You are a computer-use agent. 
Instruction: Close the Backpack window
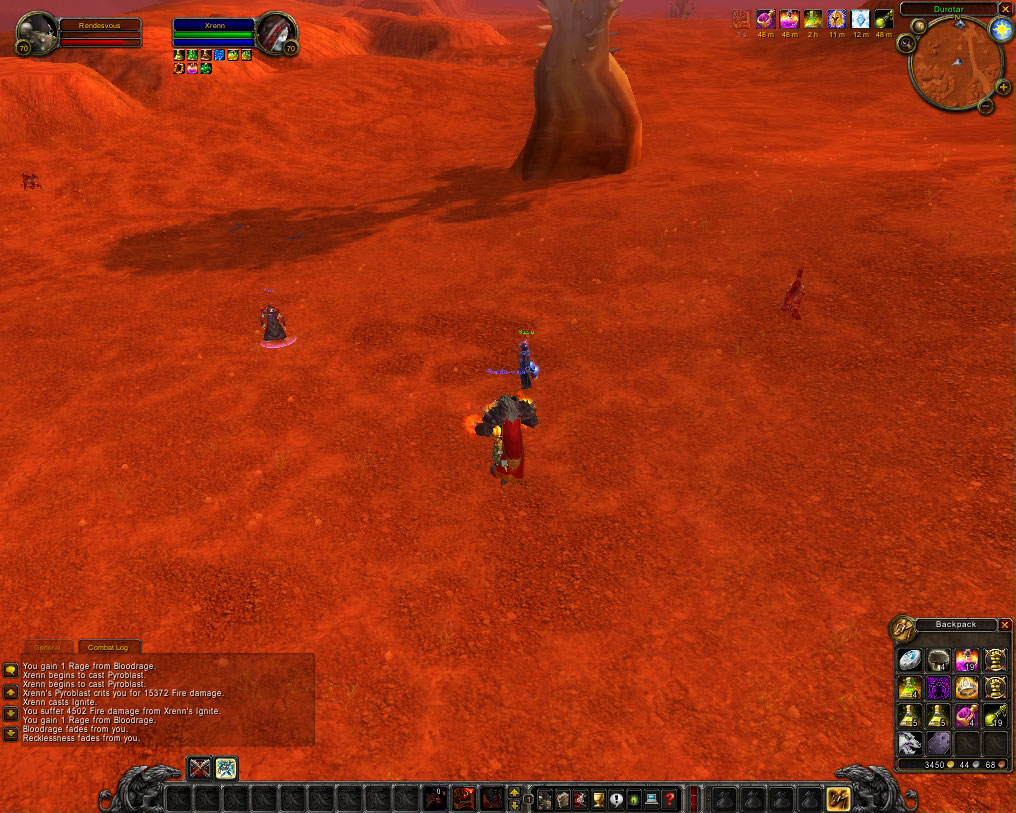pos(1005,625)
